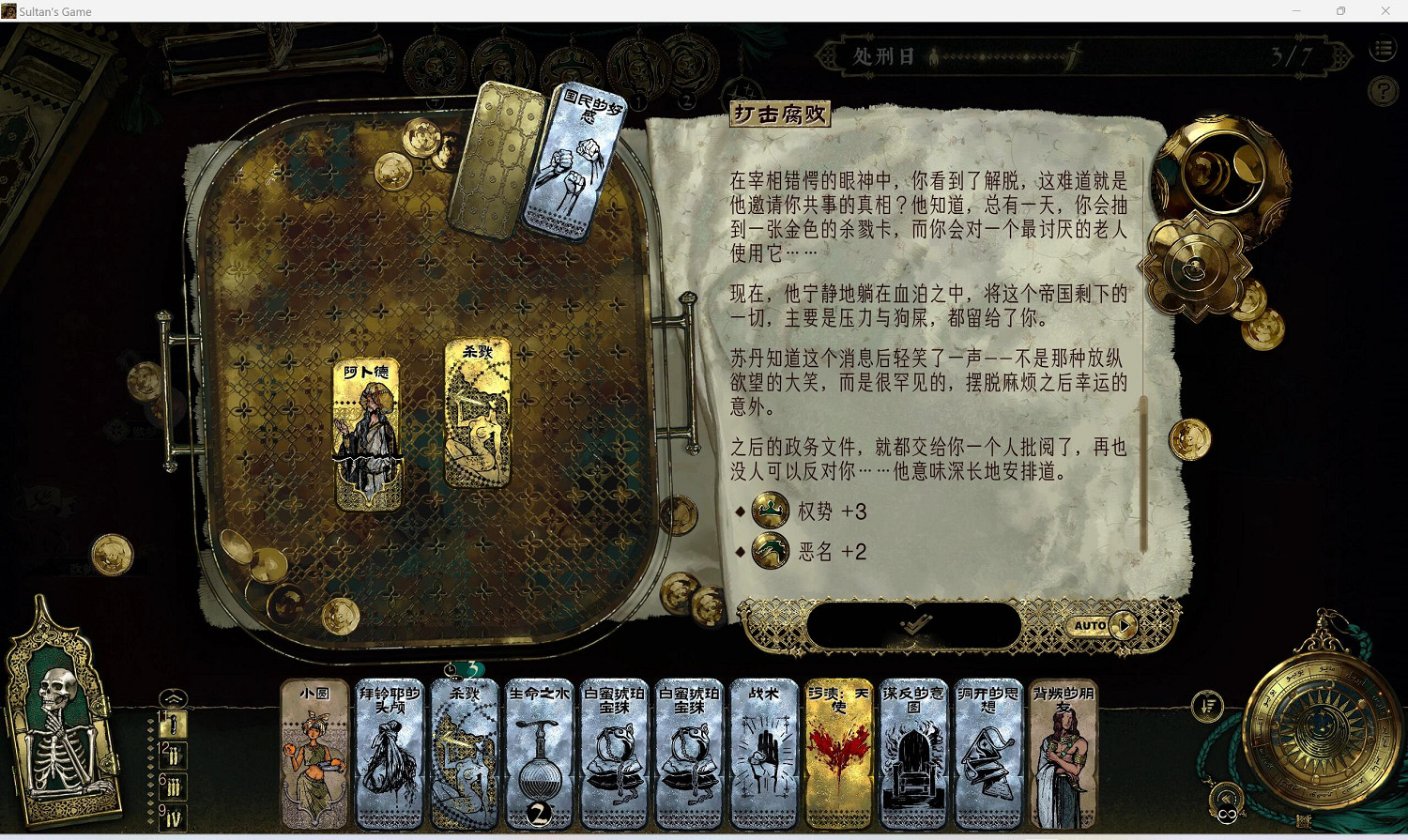Click the sort hand cards icon beside the astrolabe

[x=1207, y=707]
